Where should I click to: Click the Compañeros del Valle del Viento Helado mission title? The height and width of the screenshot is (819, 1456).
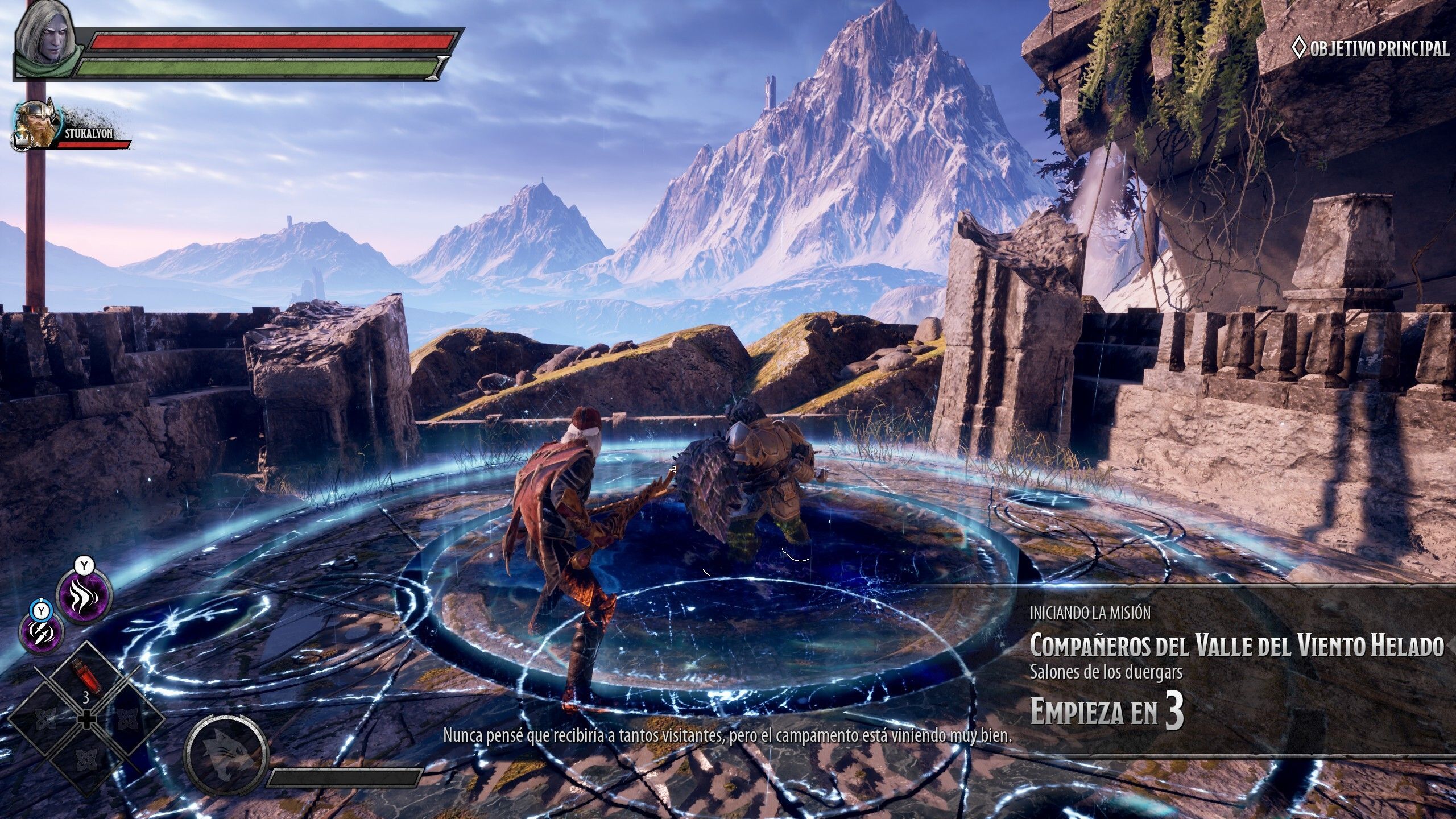[1237, 645]
